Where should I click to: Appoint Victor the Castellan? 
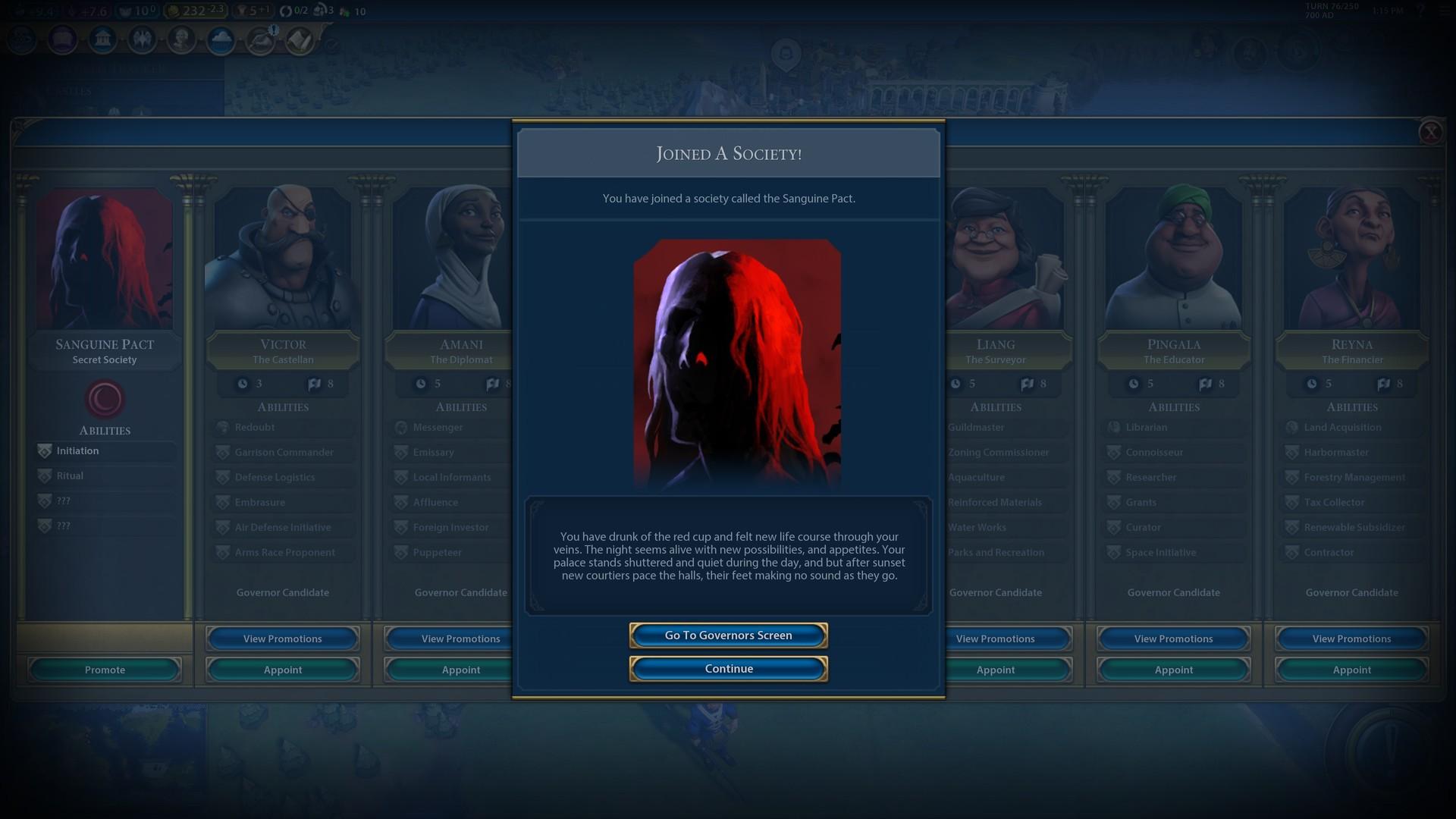coord(282,670)
